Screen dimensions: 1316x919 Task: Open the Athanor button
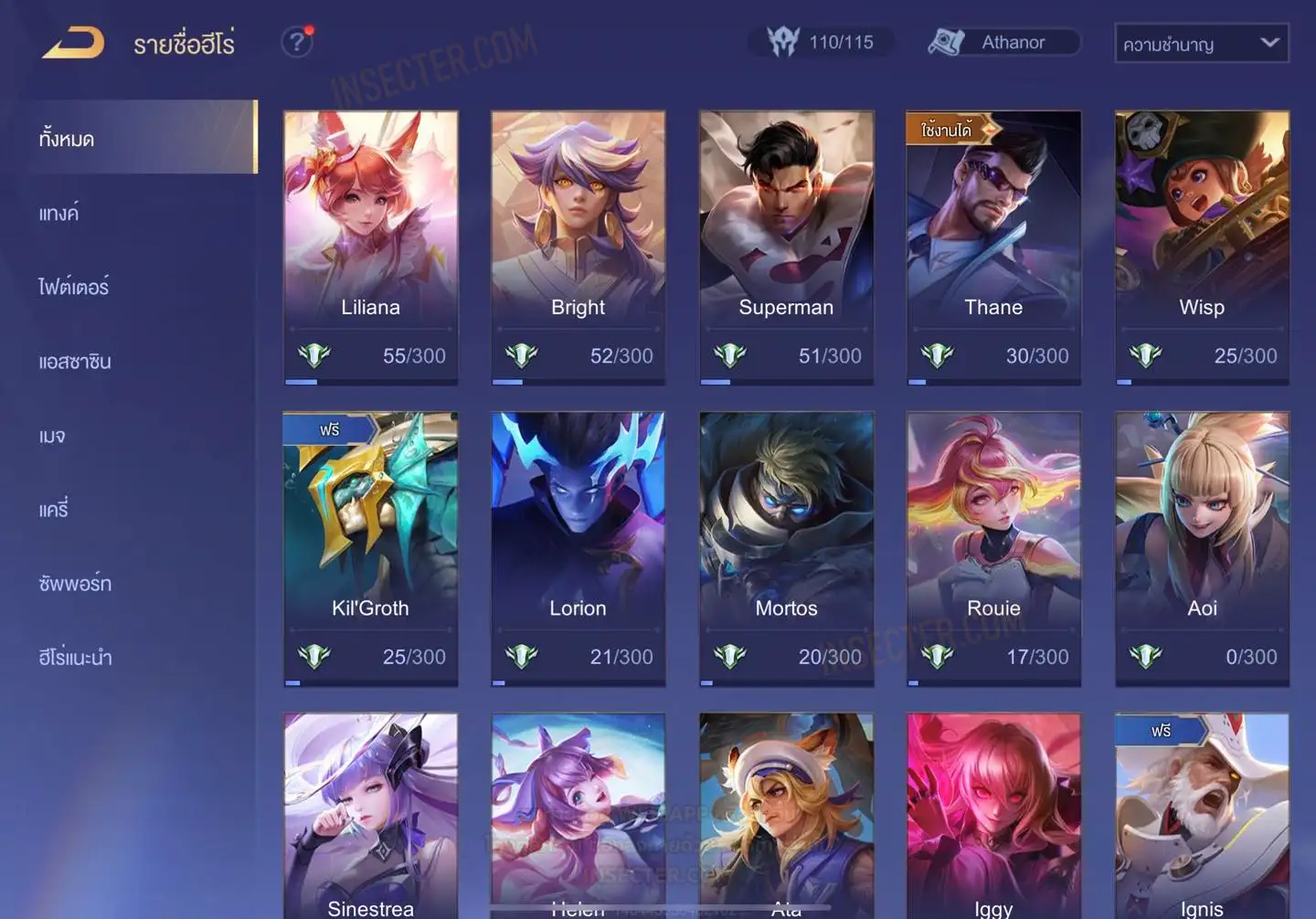click(x=1003, y=42)
